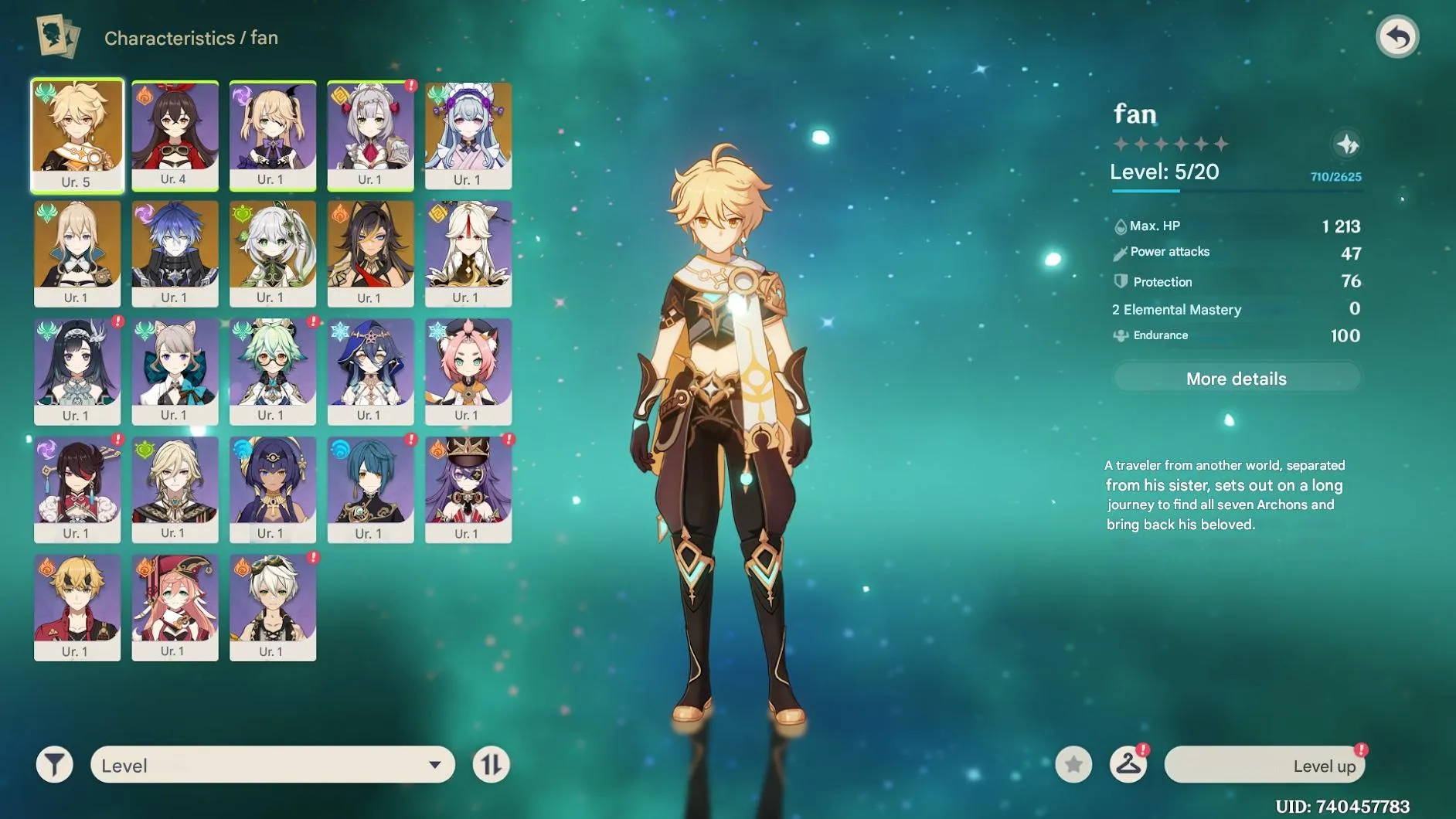This screenshot has height=819, width=1456.
Task: Click the sort order icon beside Level dropdown
Action: [x=492, y=764]
